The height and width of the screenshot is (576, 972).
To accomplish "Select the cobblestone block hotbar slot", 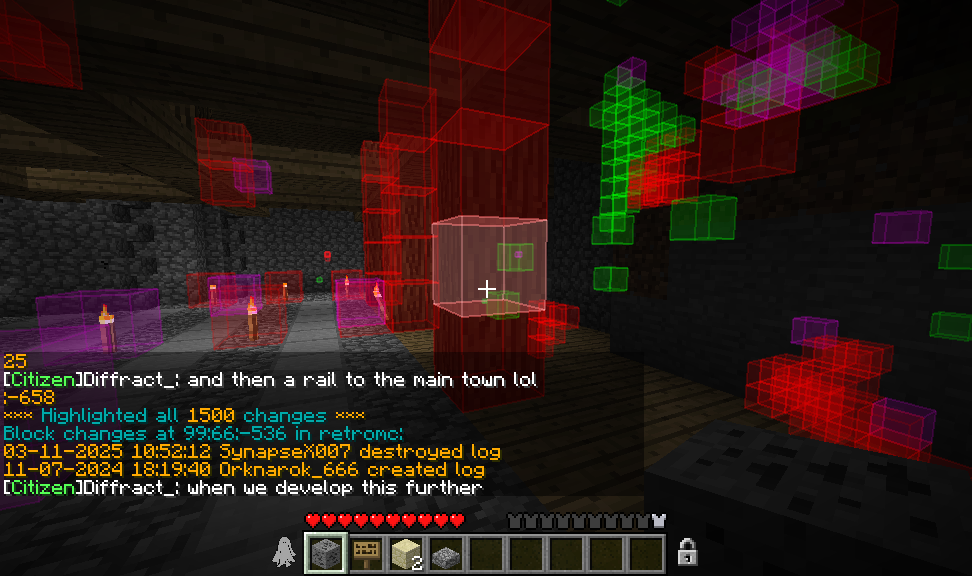I will tap(326, 553).
